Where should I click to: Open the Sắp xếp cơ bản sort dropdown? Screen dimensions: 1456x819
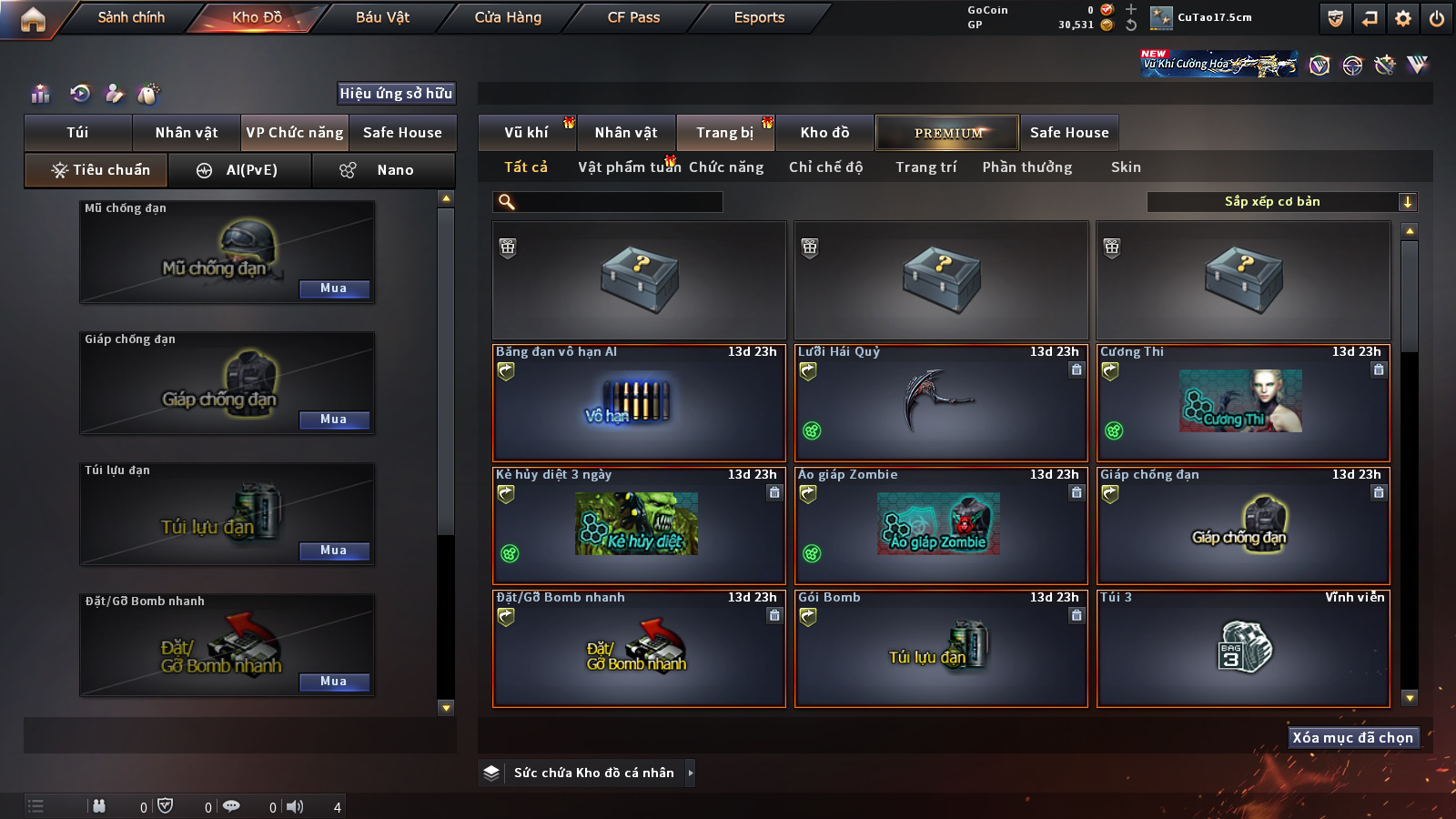click(x=1281, y=202)
